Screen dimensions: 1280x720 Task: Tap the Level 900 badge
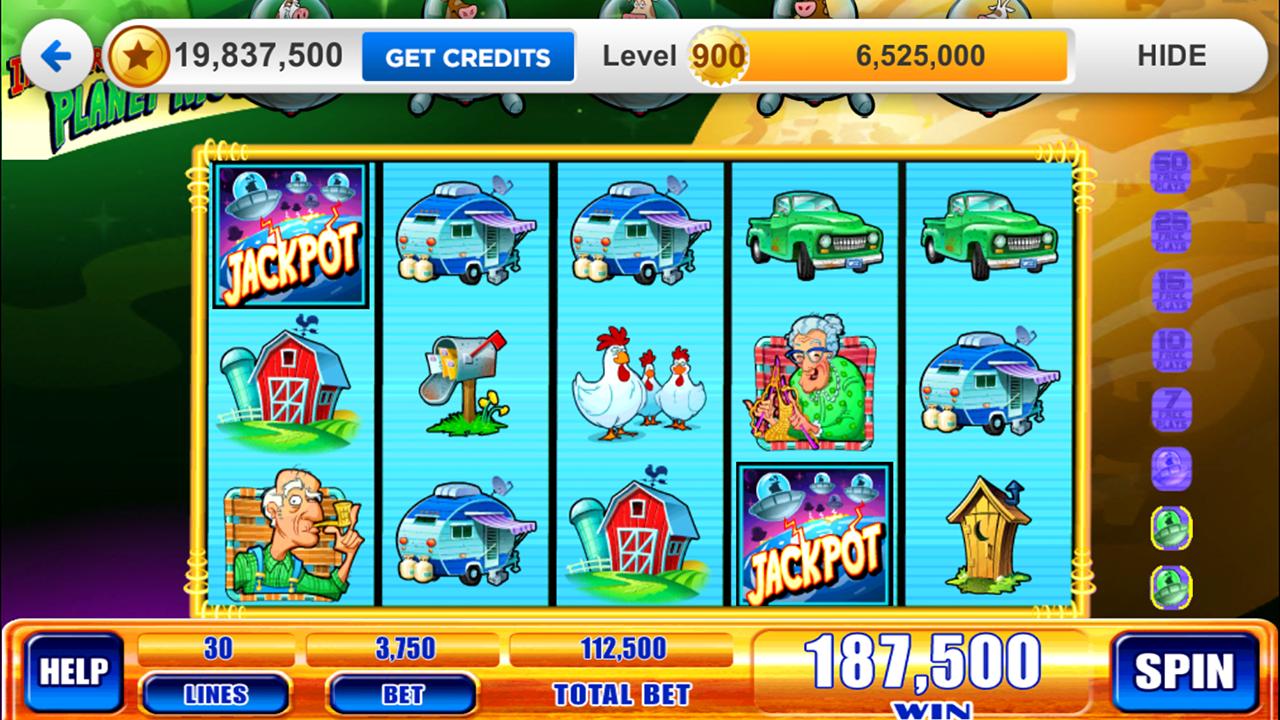[716, 56]
